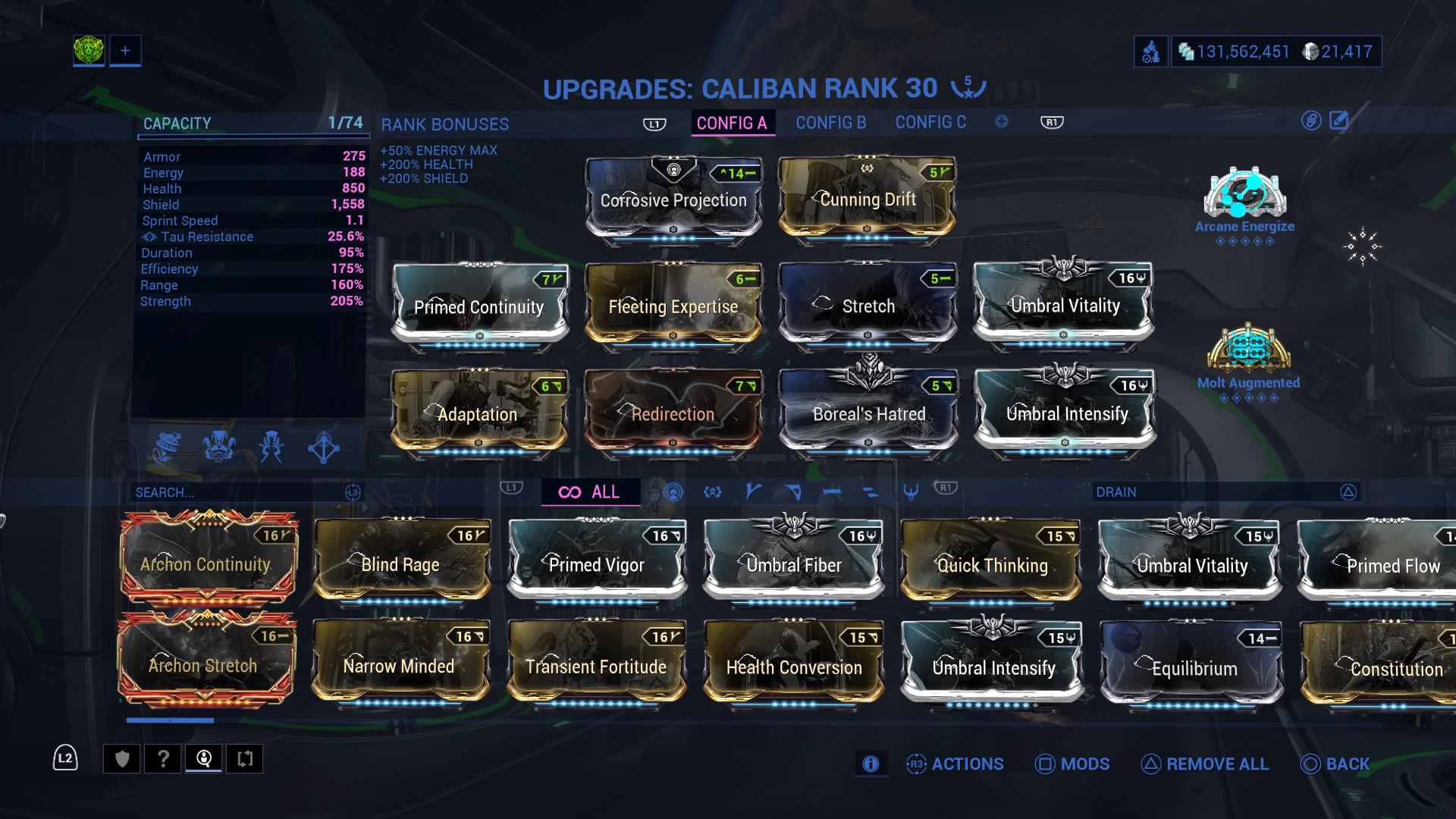Switch to CONFIG B
The image size is (1456, 819).
click(830, 122)
